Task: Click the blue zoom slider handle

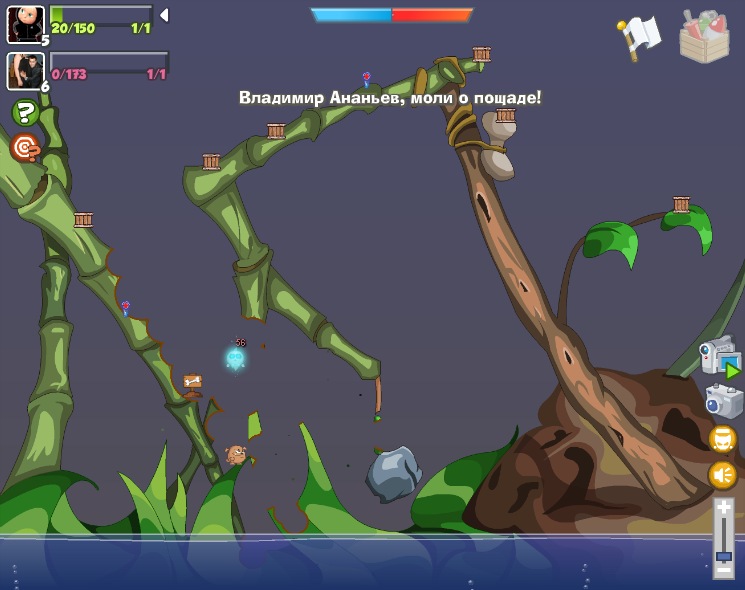Action: (723, 555)
